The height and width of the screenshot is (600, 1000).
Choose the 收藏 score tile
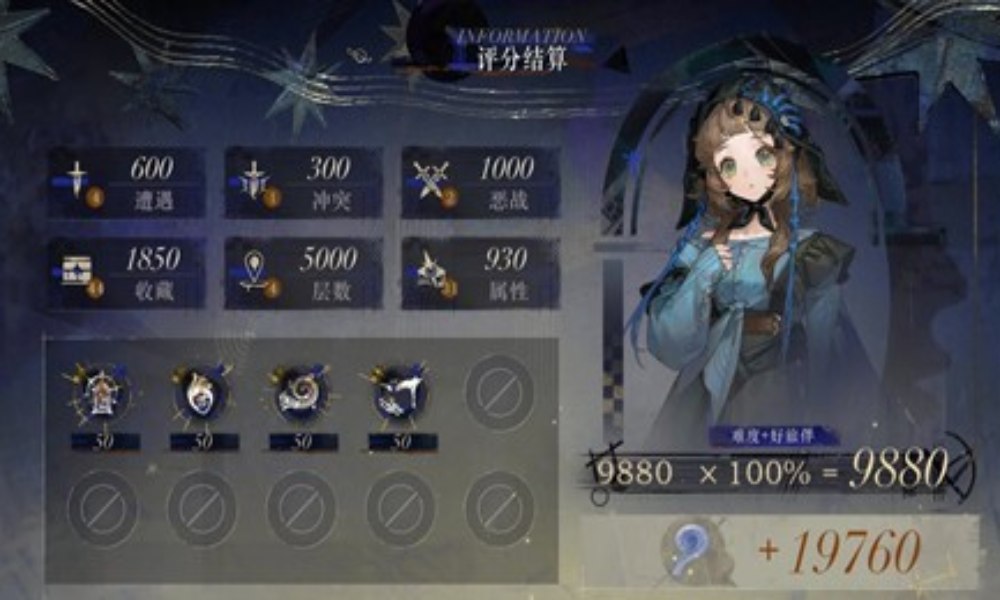click(127, 273)
